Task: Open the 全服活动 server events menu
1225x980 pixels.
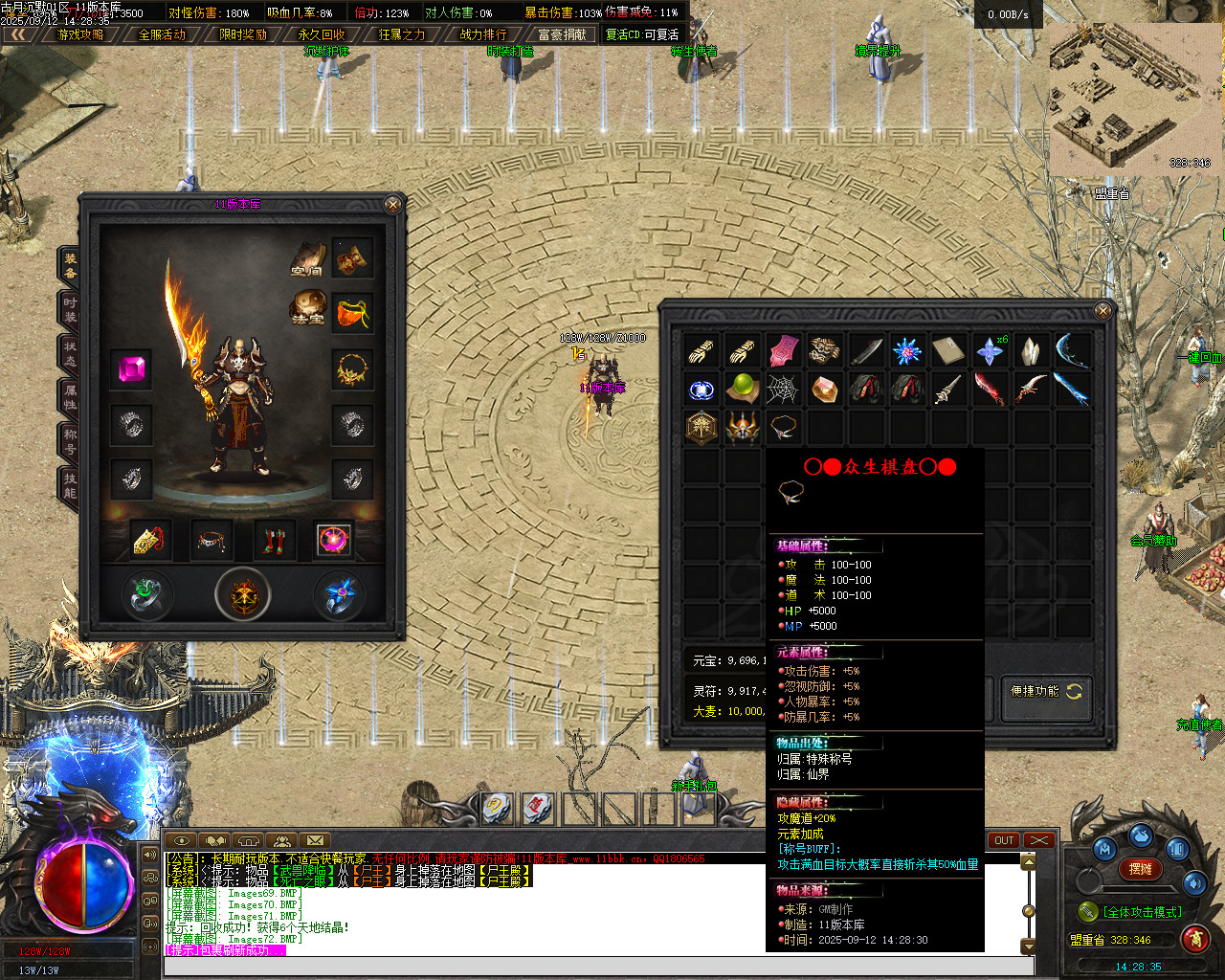Action: pos(162,34)
